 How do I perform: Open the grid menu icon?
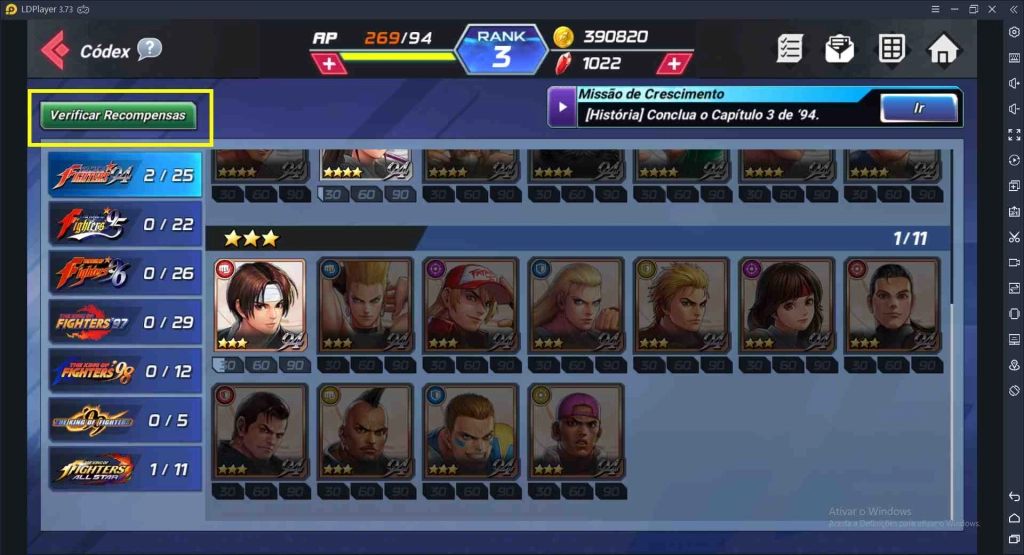[x=891, y=49]
